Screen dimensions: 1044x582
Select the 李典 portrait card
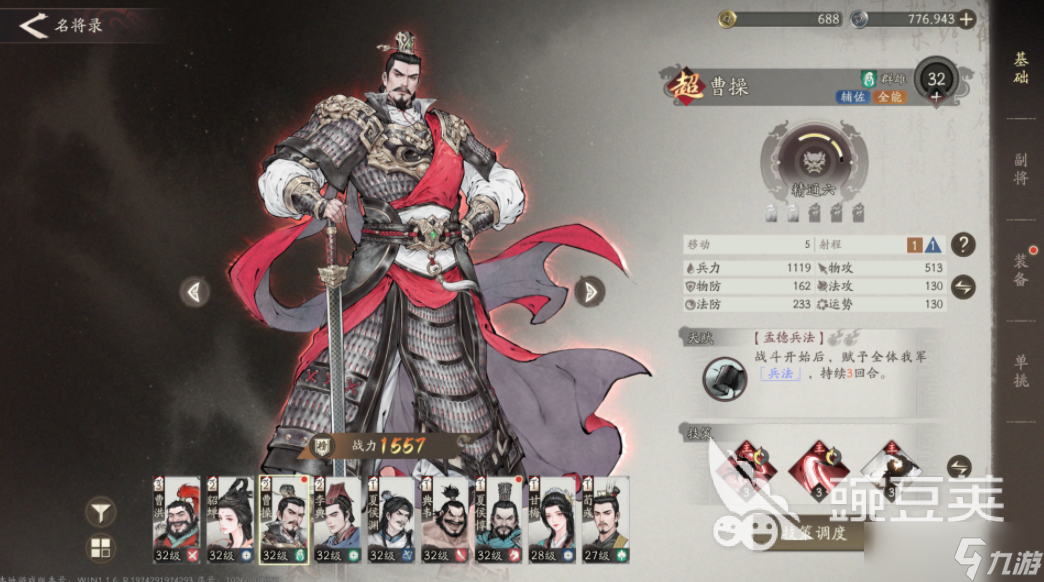337,520
